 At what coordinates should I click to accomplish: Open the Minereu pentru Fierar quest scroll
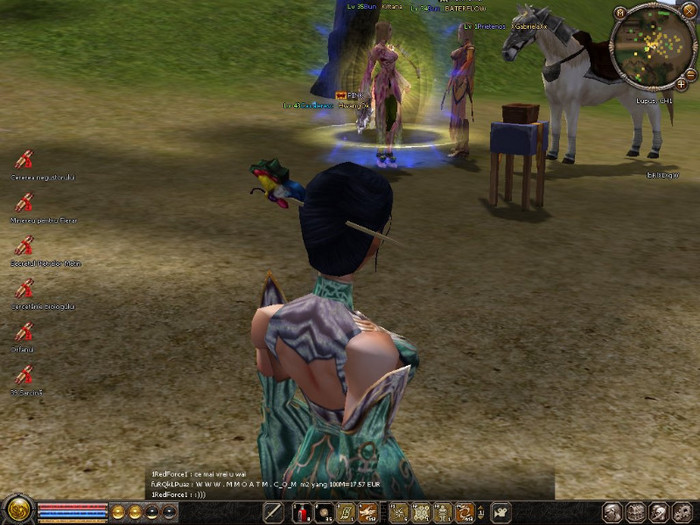pyautogui.click(x=23, y=202)
